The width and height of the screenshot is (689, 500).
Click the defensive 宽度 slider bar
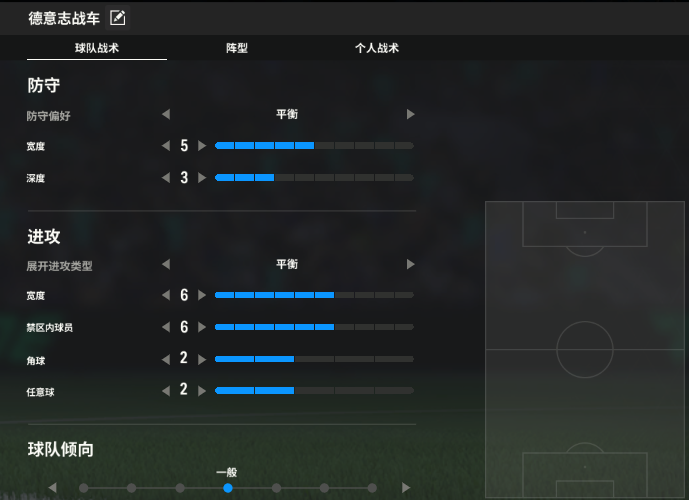point(314,146)
